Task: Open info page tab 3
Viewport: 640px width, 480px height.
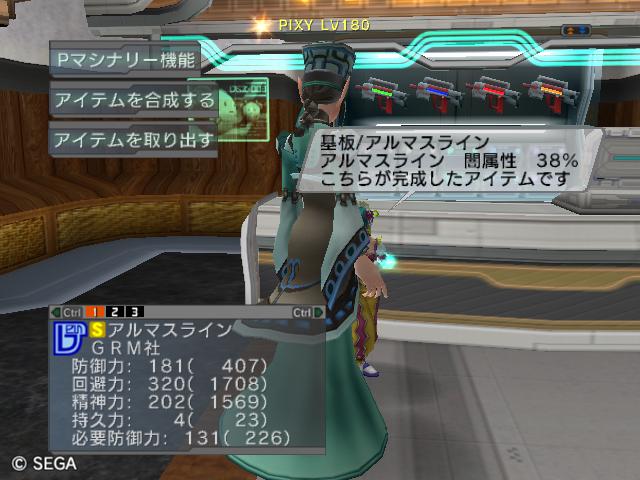Action: [x=135, y=312]
